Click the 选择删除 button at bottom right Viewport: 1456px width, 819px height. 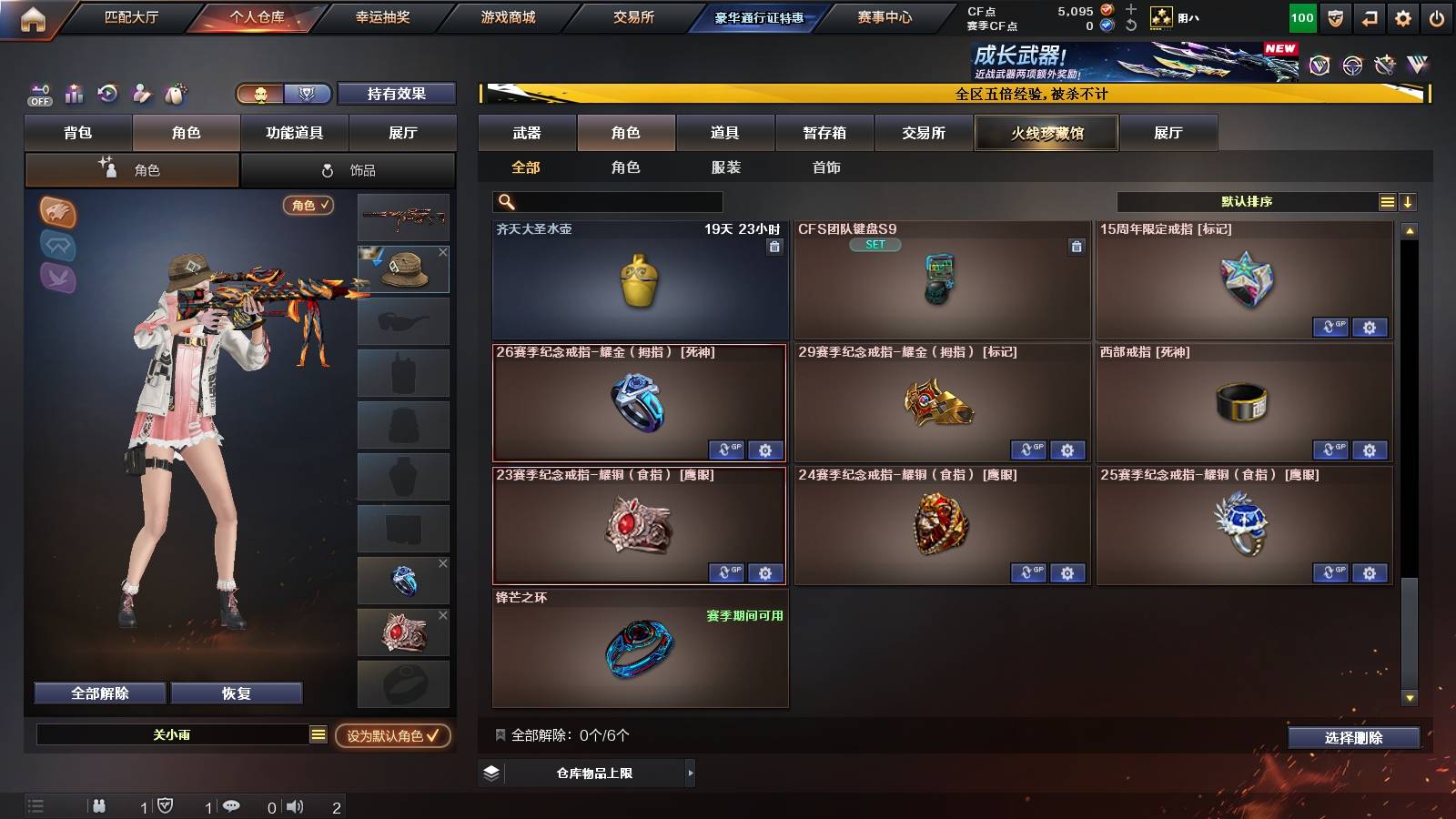pyautogui.click(x=1353, y=737)
